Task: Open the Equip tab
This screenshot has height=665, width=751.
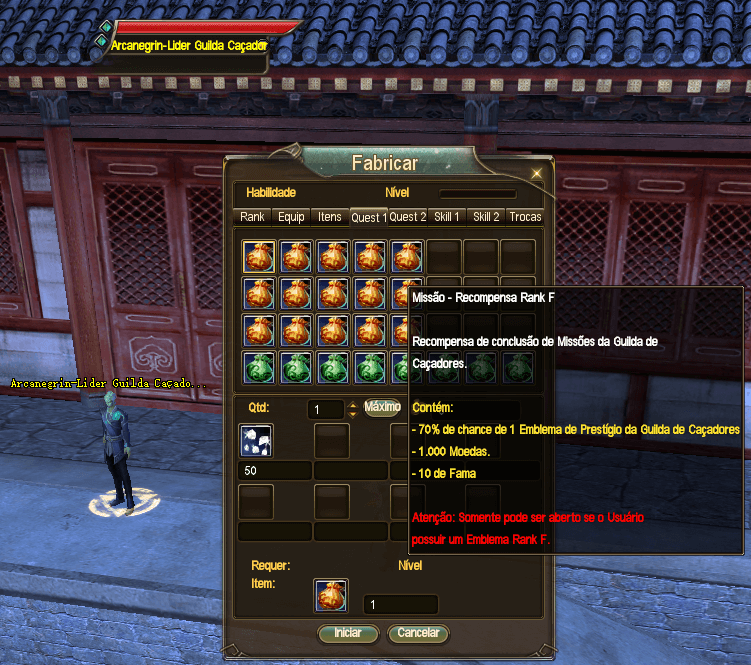Action: click(x=291, y=217)
